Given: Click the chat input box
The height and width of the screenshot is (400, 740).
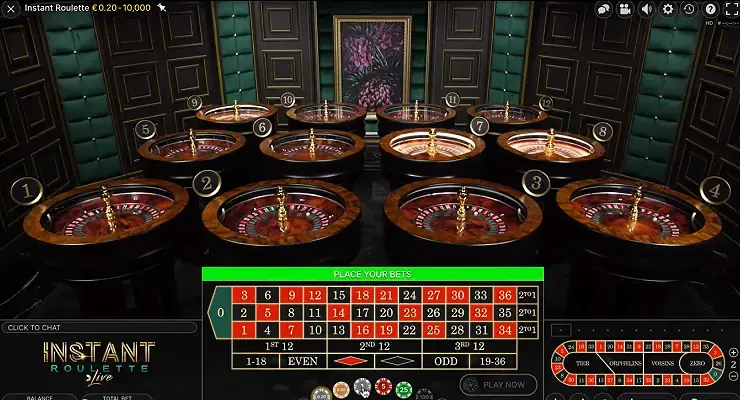Looking at the screenshot, I should pos(98,327).
